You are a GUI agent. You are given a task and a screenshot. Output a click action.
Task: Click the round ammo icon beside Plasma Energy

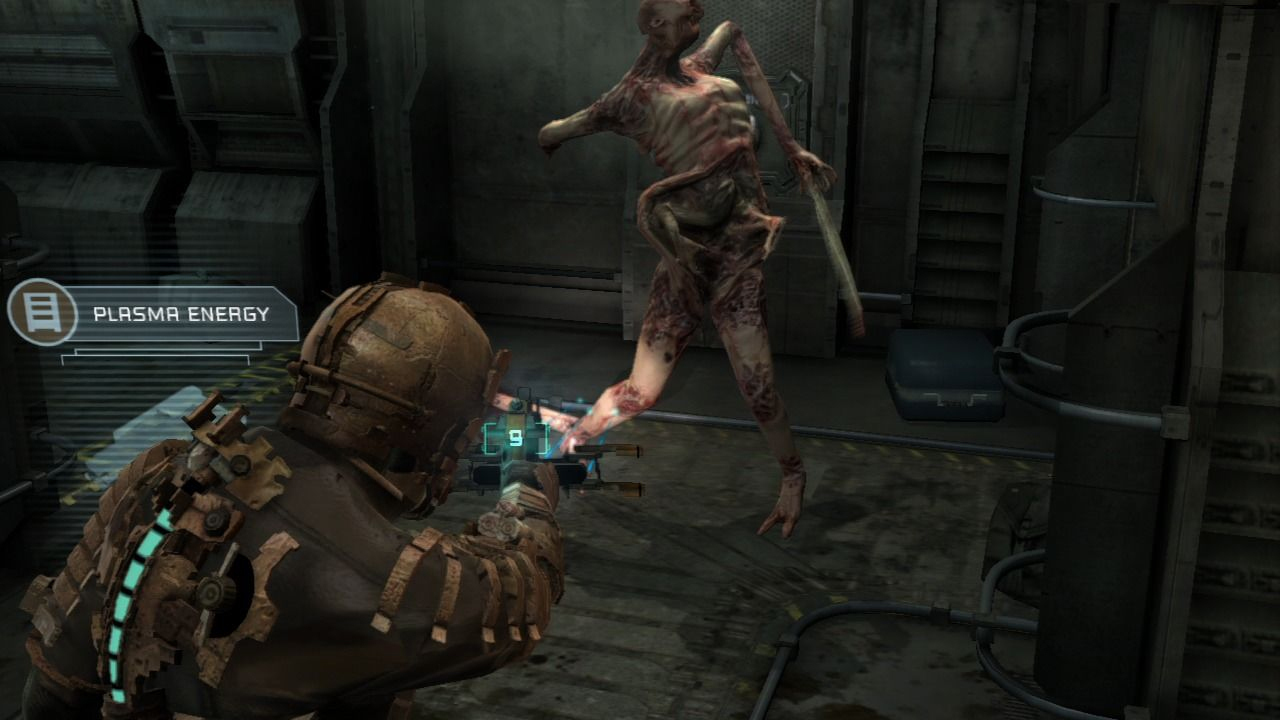click(42, 312)
